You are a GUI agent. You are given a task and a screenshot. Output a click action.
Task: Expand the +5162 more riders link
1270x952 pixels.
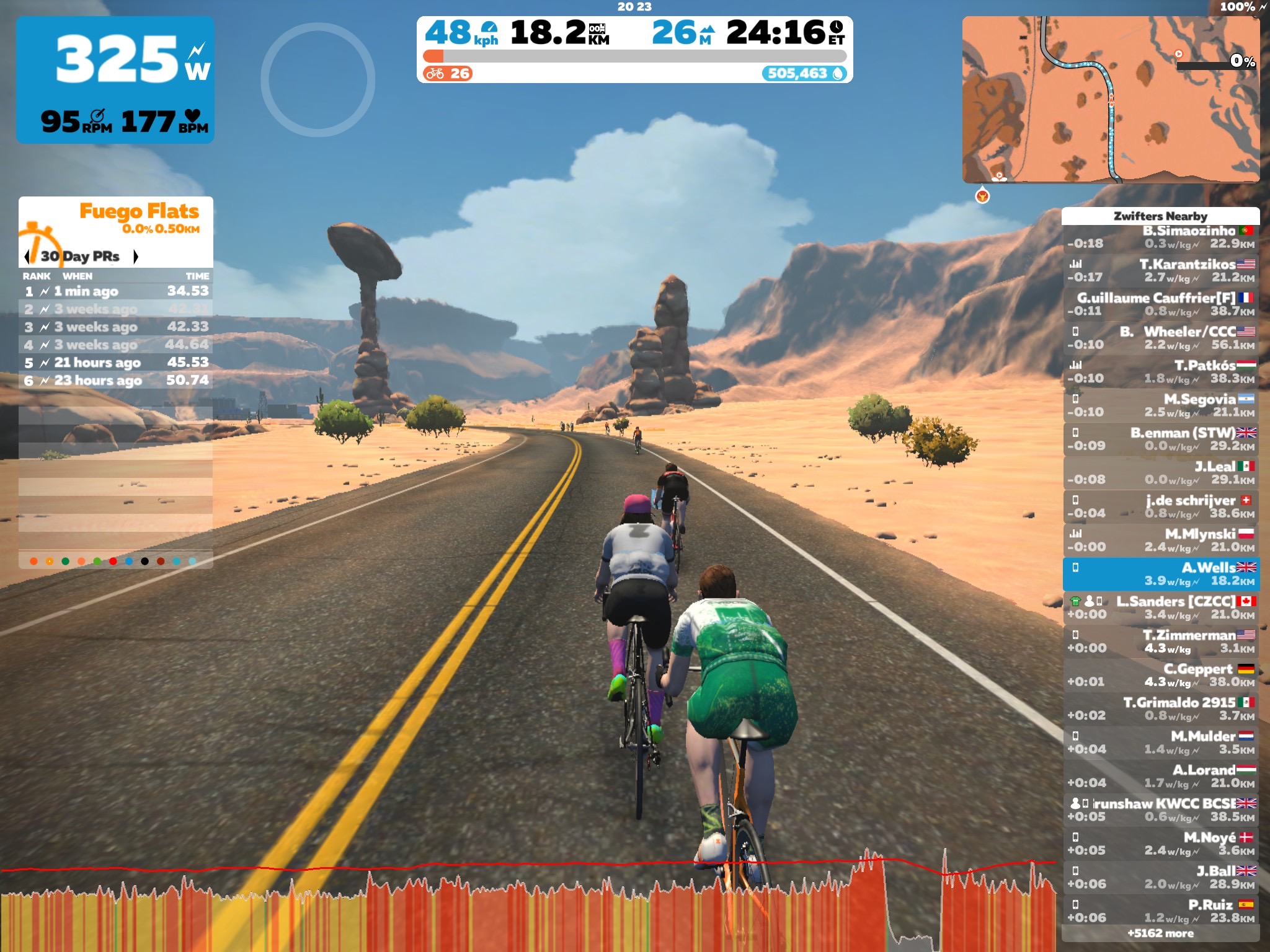(1160, 933)
